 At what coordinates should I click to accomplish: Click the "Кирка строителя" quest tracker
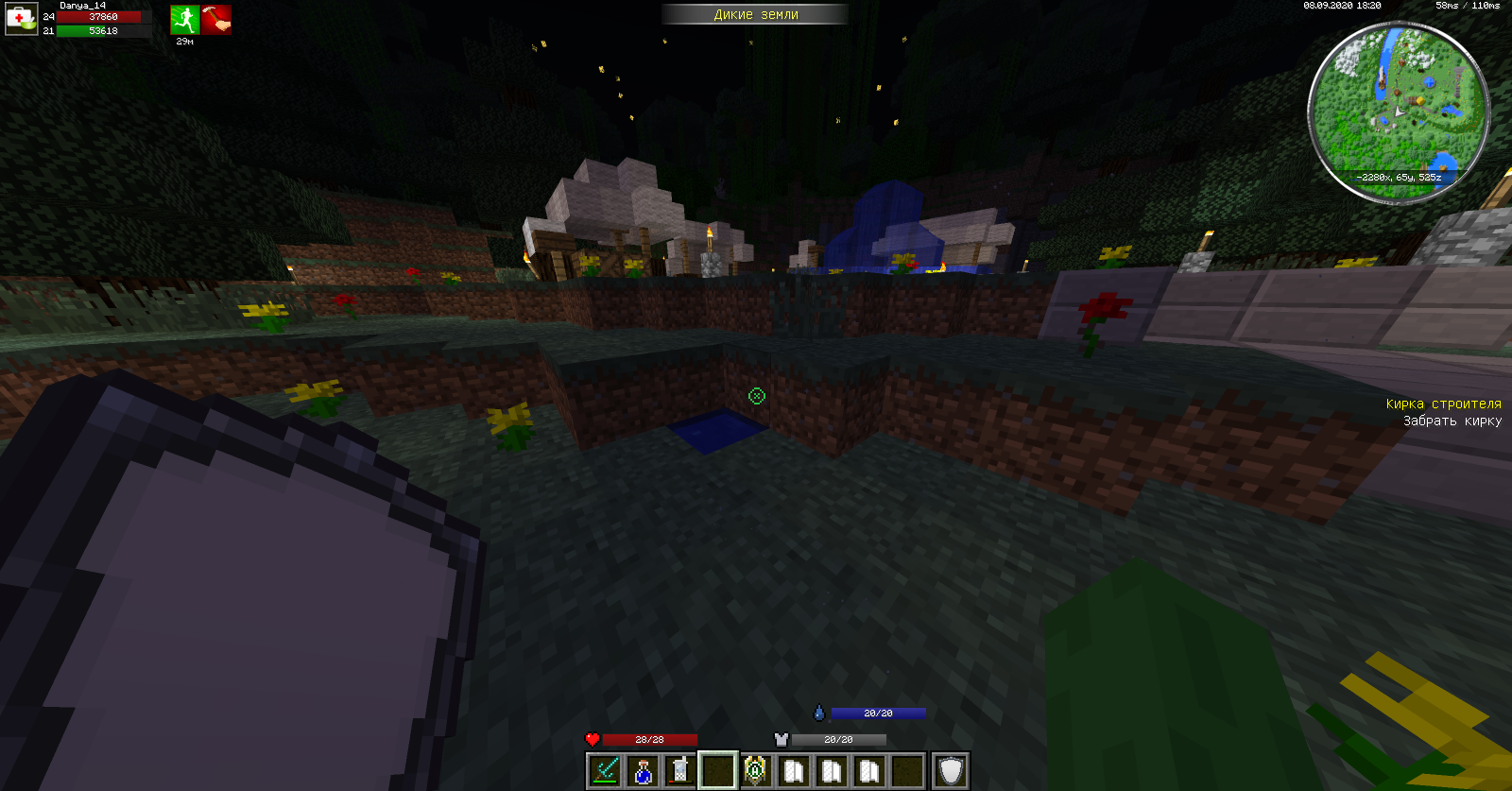pyautogui.click(x=1443, y=404)
